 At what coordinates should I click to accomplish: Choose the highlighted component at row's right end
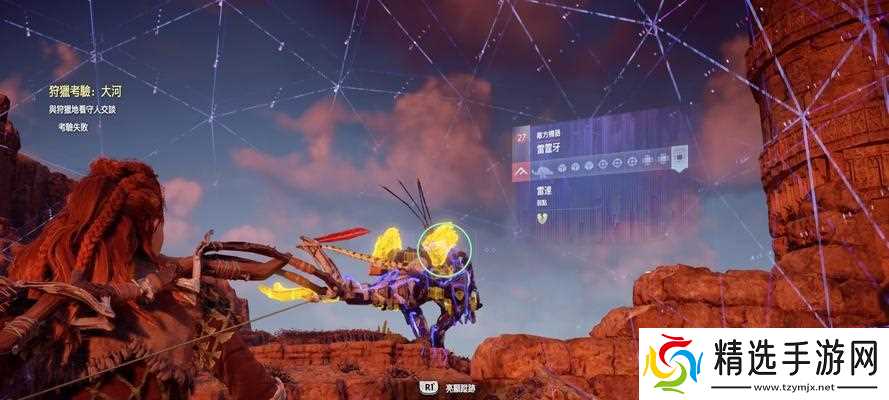pos(679,160)
